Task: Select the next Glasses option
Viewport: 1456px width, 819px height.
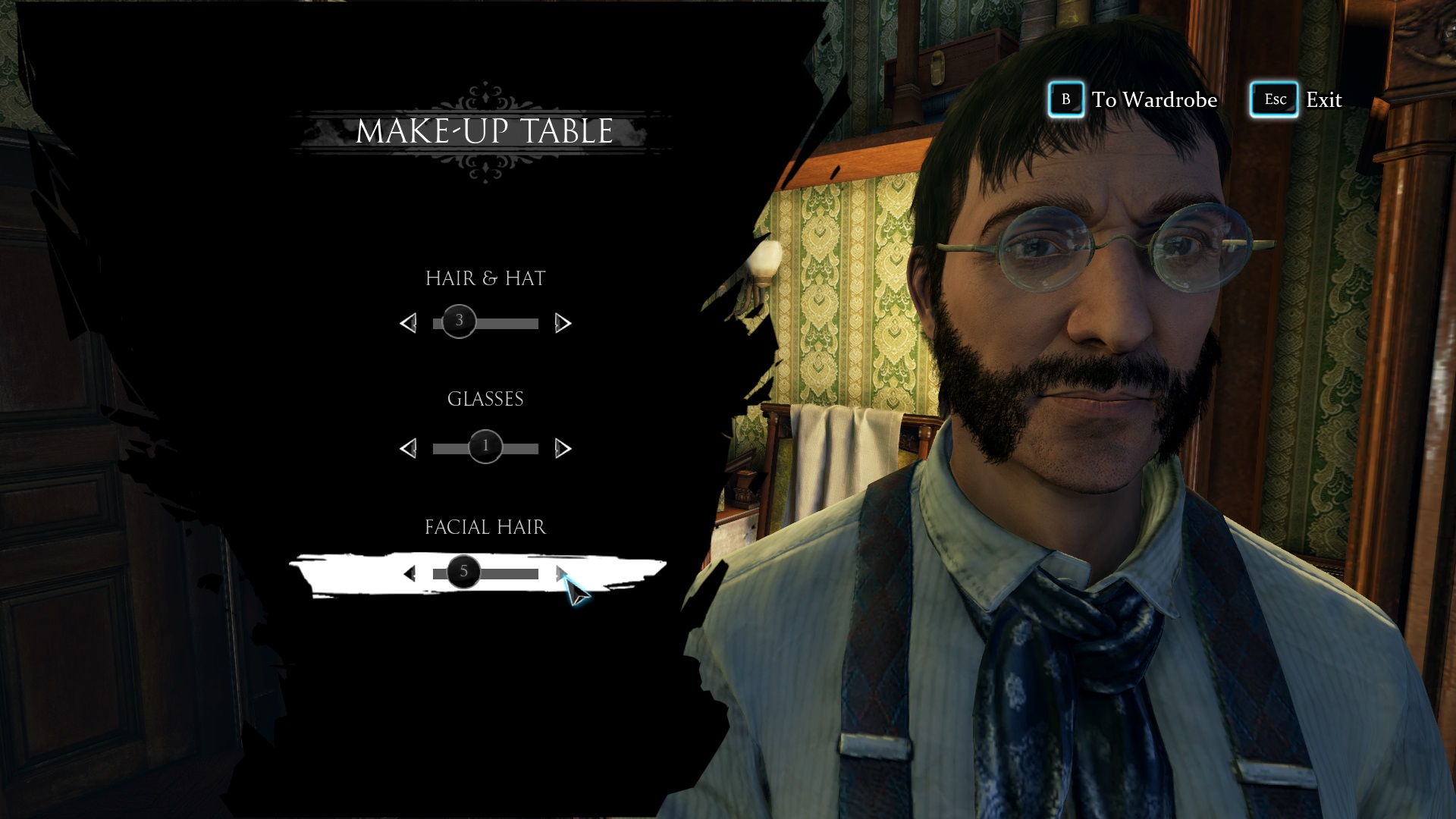Action: (x=563, y=449)
